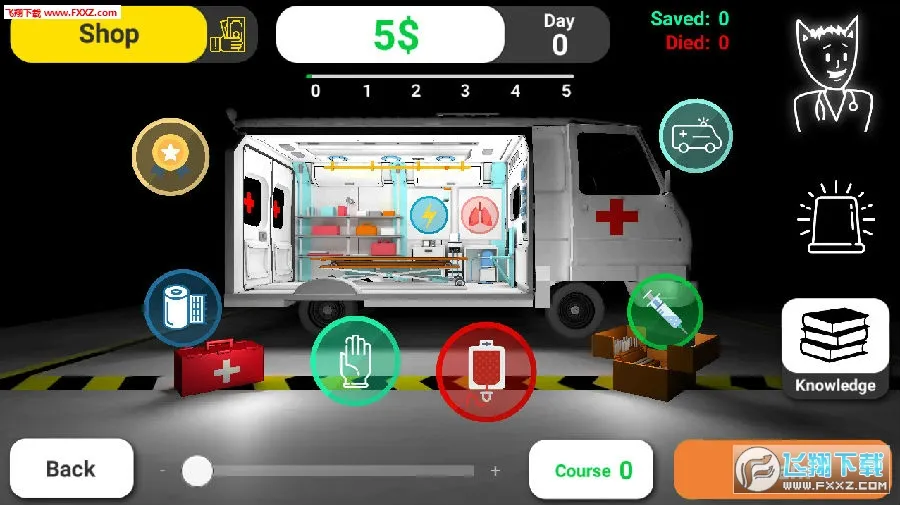900x505 pixels.
Task: Click the Course counter button
Action: 591,470
